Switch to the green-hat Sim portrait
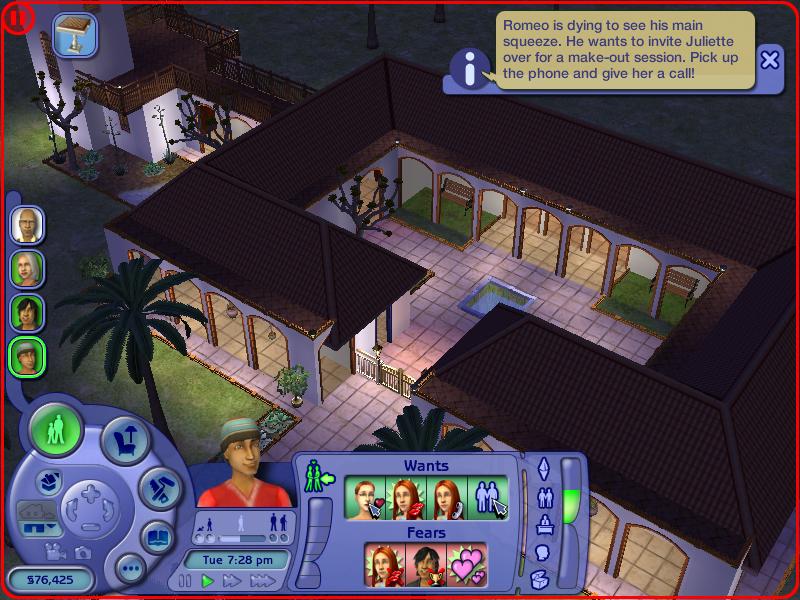The image size is (800, 600). 27,354
